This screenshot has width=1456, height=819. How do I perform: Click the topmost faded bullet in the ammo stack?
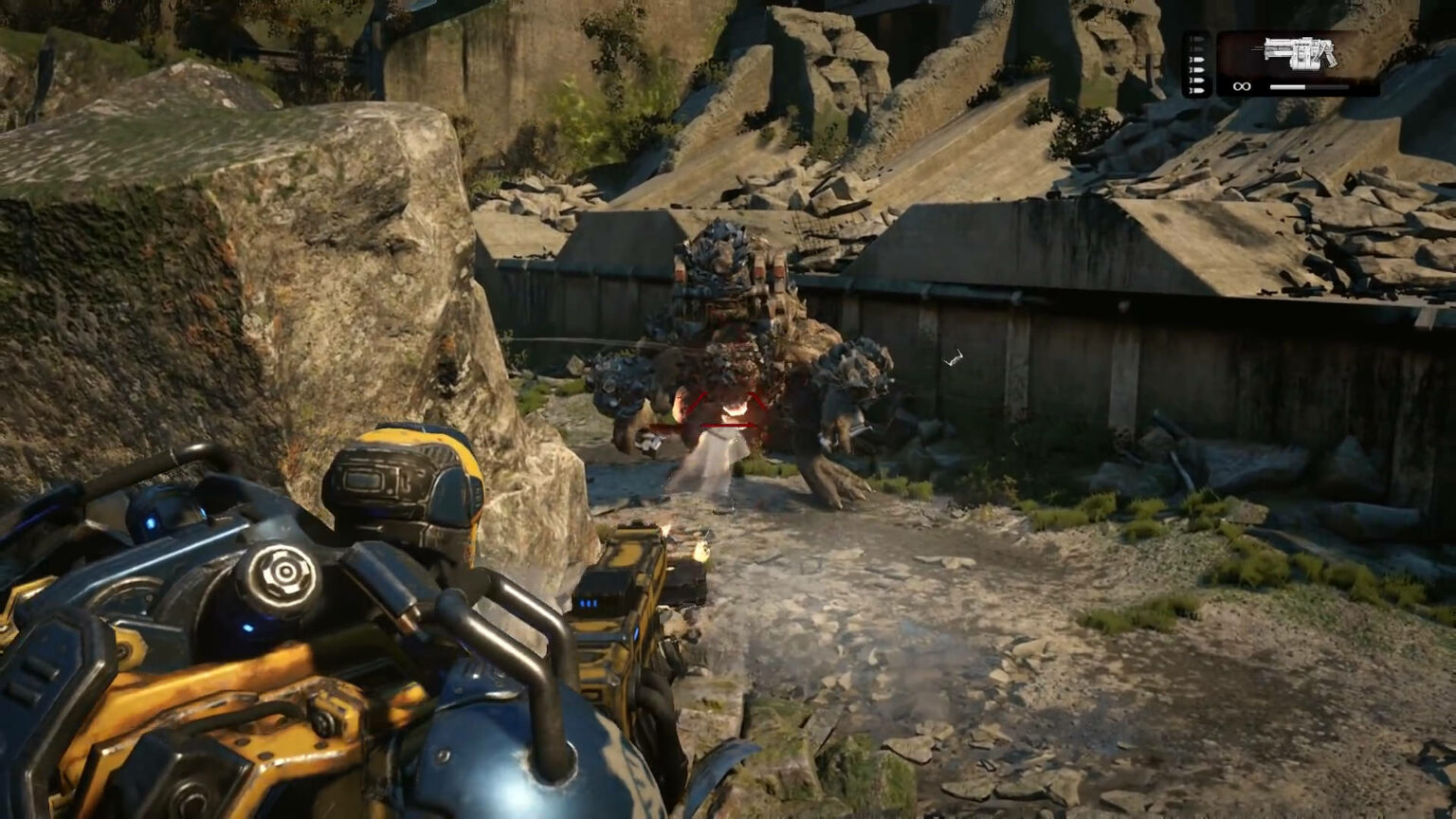point(1197,39)
